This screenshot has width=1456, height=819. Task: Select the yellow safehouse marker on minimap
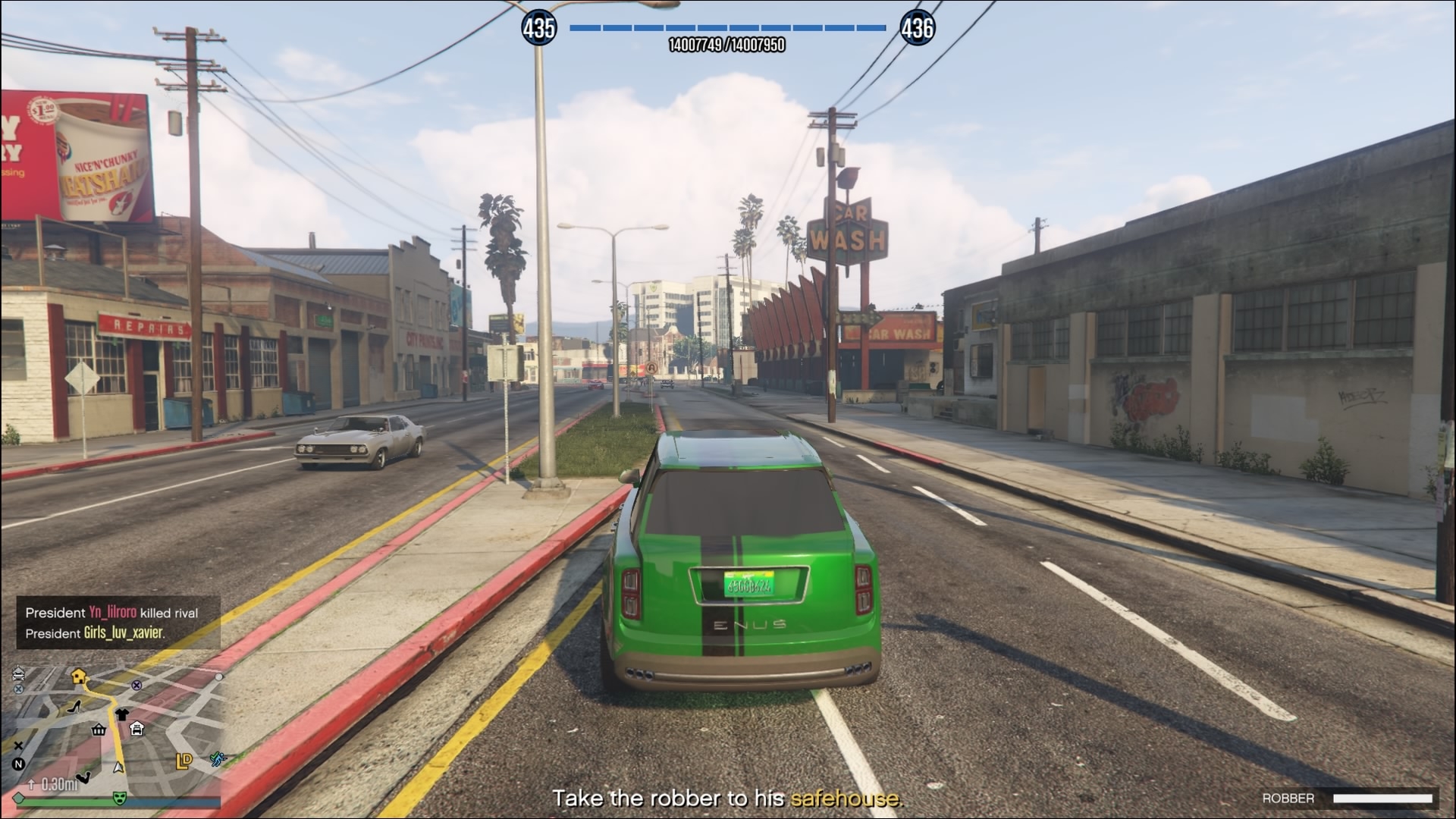(x=78, y=676)
